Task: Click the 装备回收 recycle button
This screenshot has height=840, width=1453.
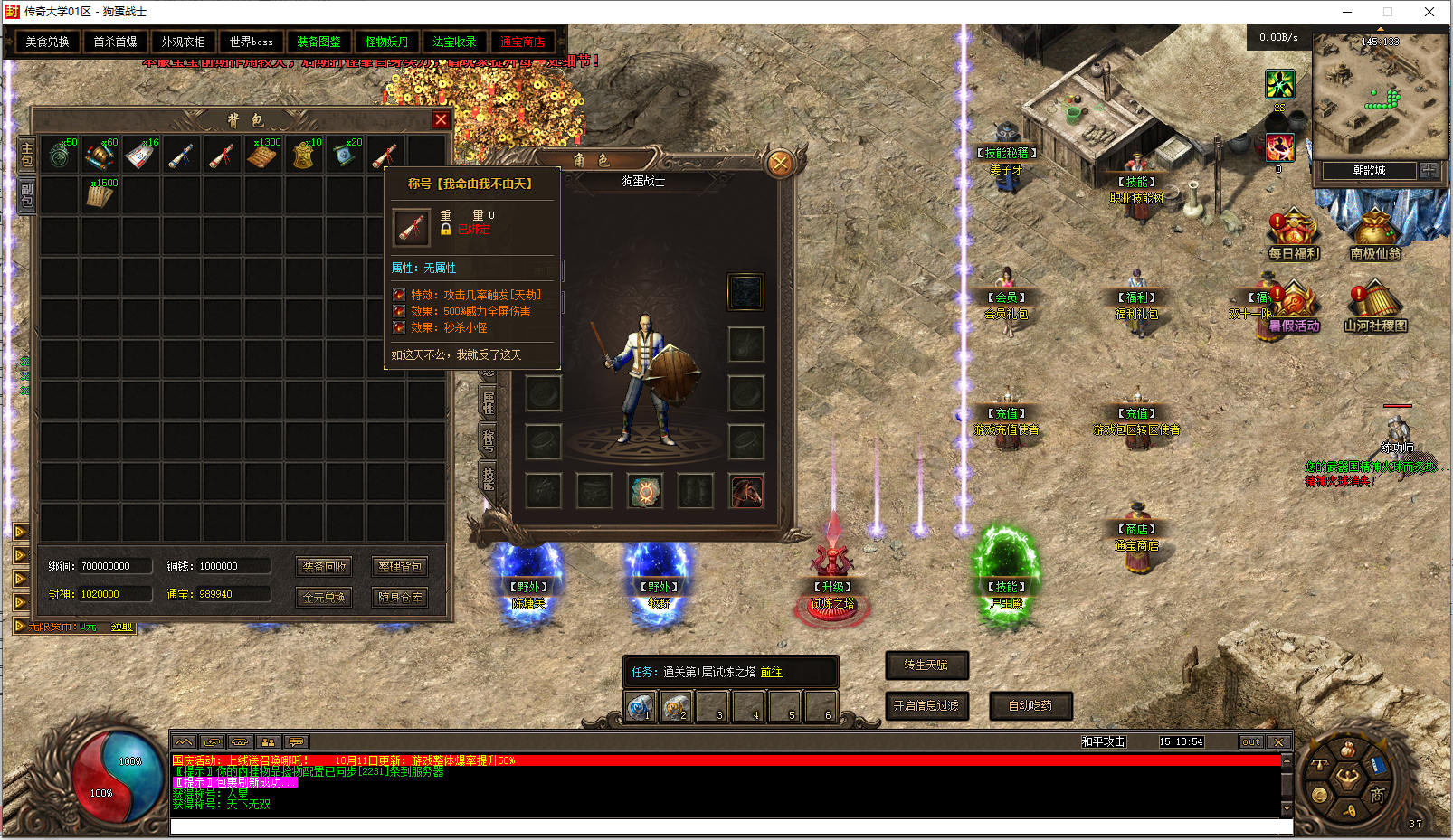Action: pos(324,566)
